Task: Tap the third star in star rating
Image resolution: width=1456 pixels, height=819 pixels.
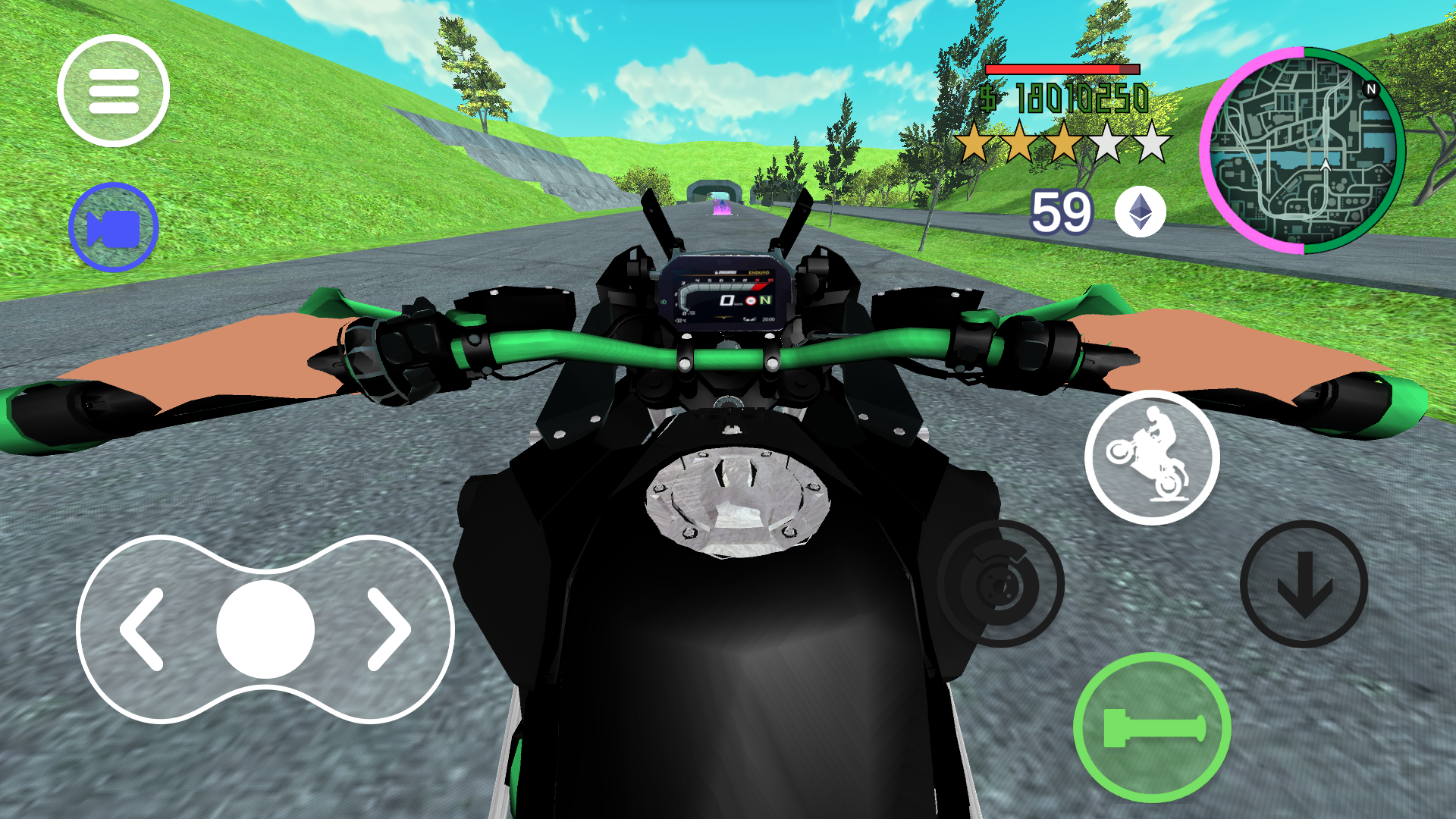Action: [x=1065, y=140]
